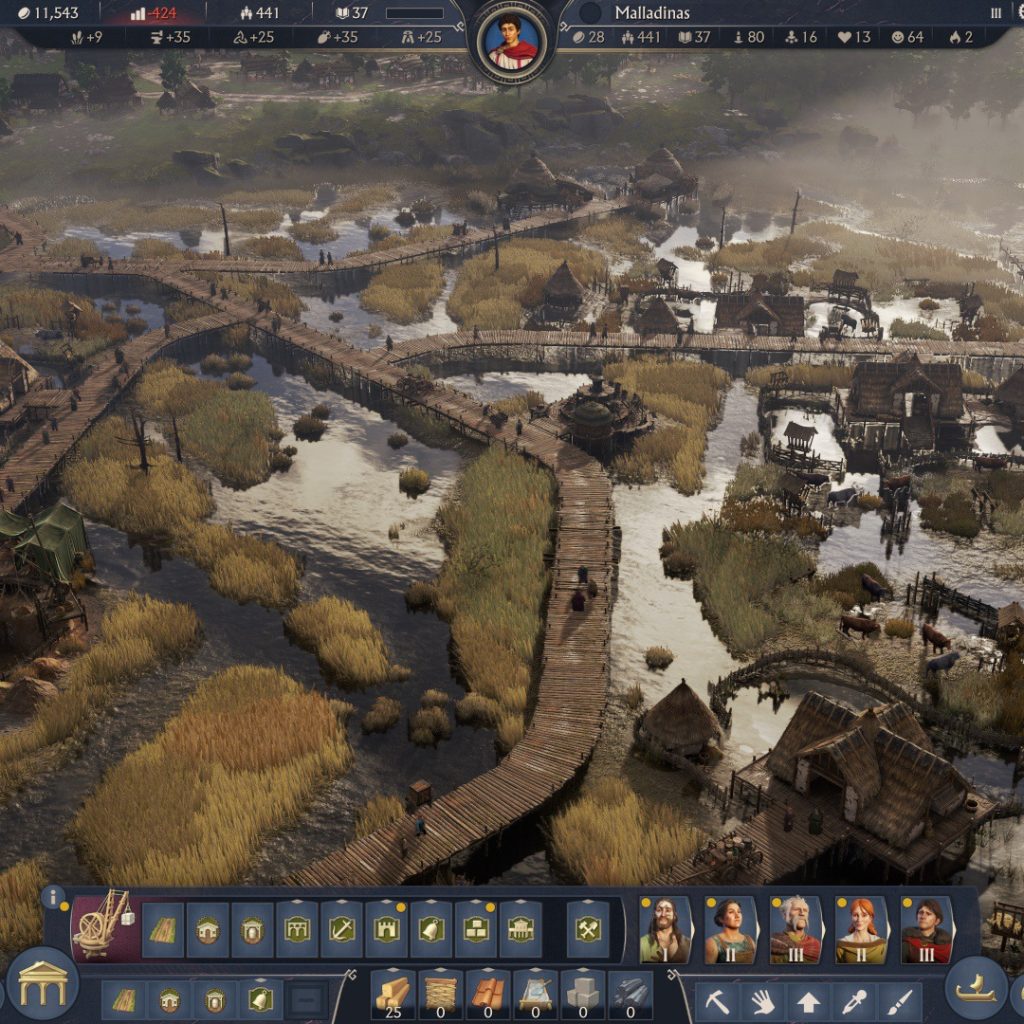1024x1024 pixels.
Task: Select the red-haired woman population portrait
Action: coord(861,931)
